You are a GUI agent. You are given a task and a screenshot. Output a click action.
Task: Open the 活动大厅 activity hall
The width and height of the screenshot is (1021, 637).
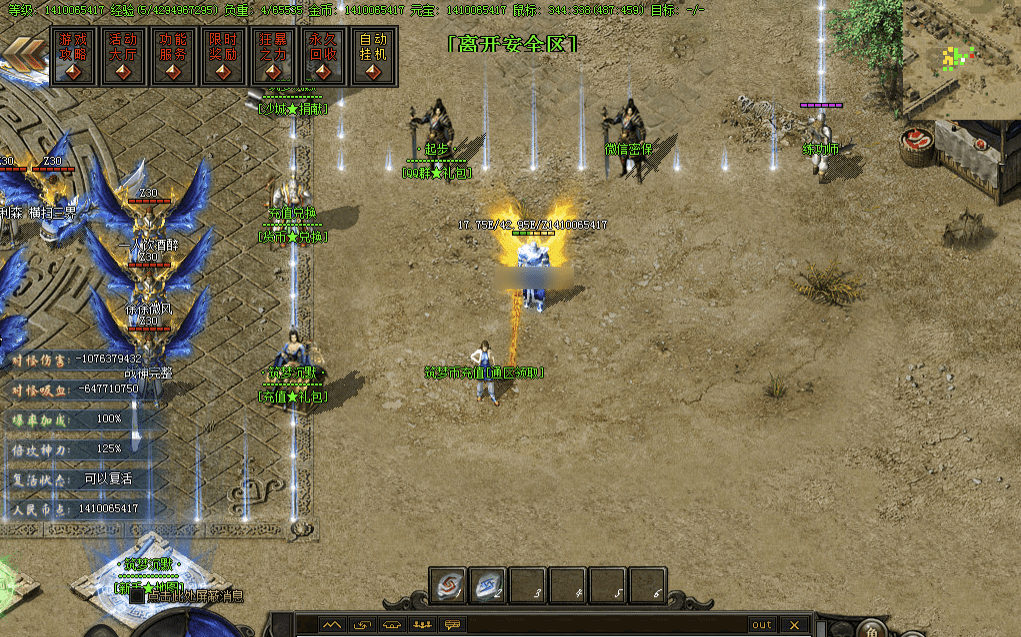tap(124, 55)
